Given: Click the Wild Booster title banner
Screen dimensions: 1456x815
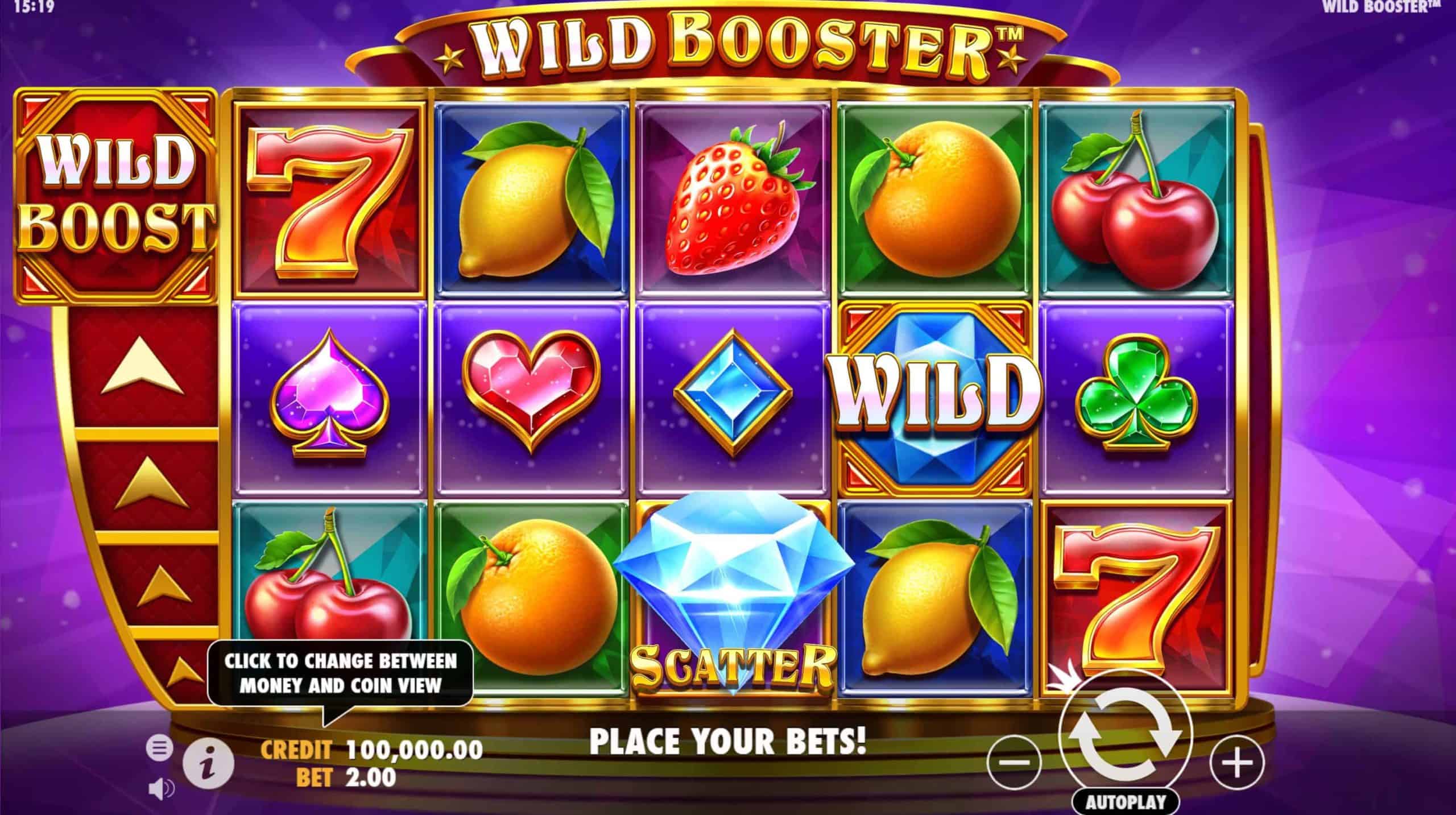Looking at the screenshot, I should [728, 45].
